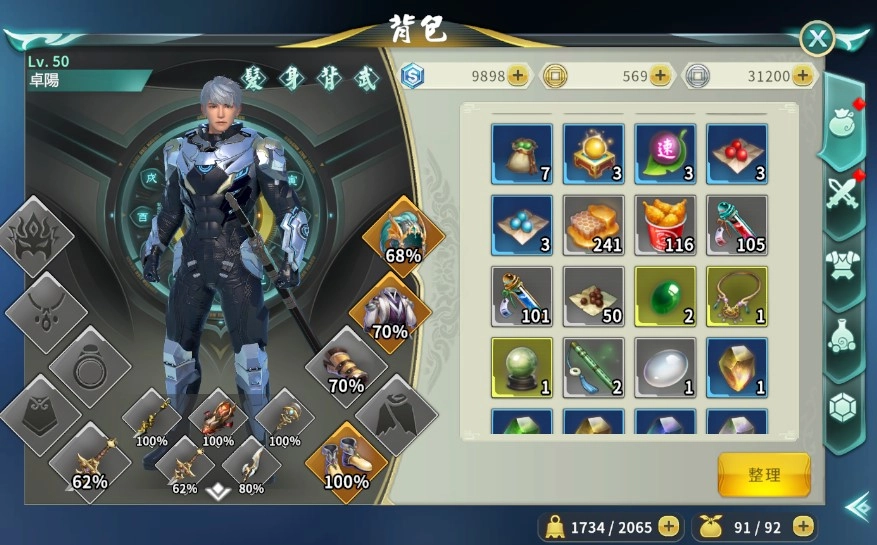Viewport: 877px width, 545px height.
Task: Select the pink speed leaf item
Action: (665, 153)
